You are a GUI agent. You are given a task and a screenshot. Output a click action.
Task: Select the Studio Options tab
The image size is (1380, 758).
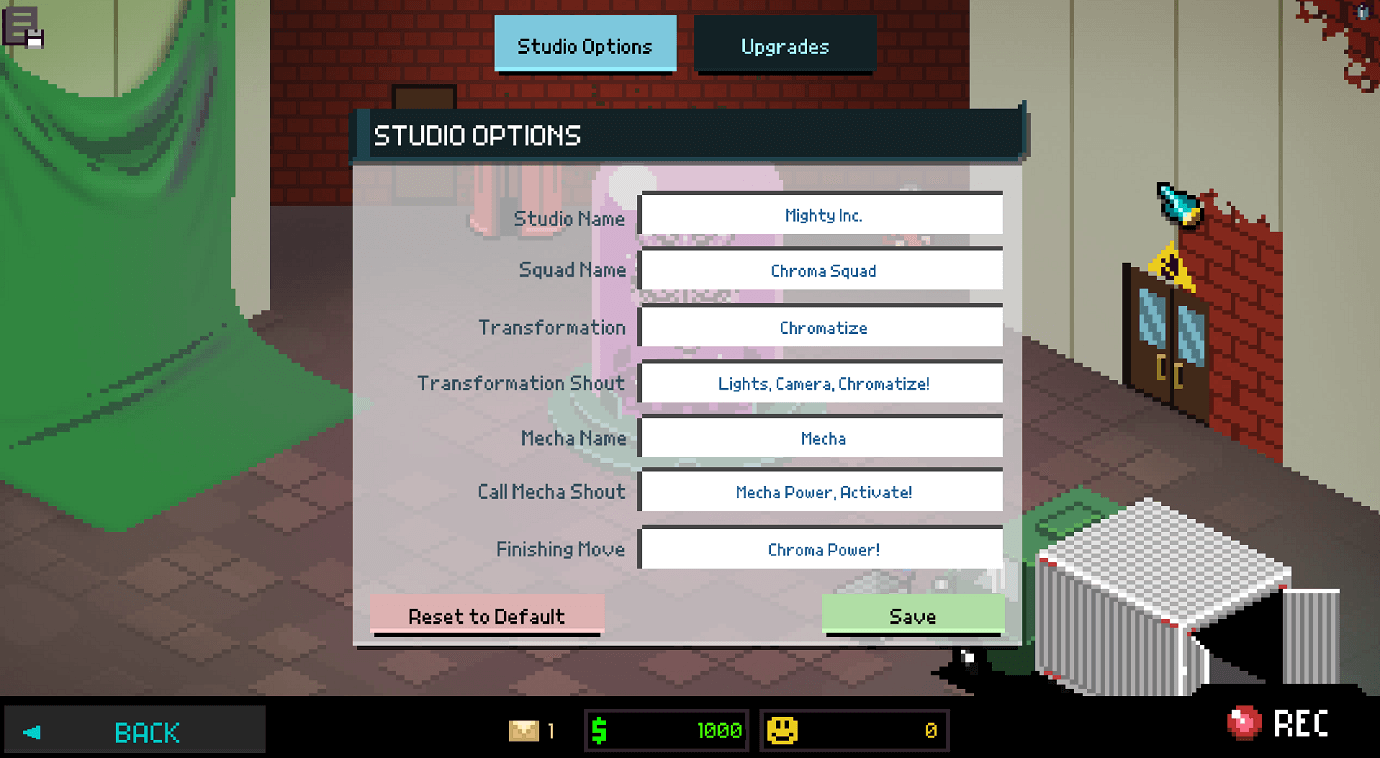pyautogui.click(x=585, y=45)
